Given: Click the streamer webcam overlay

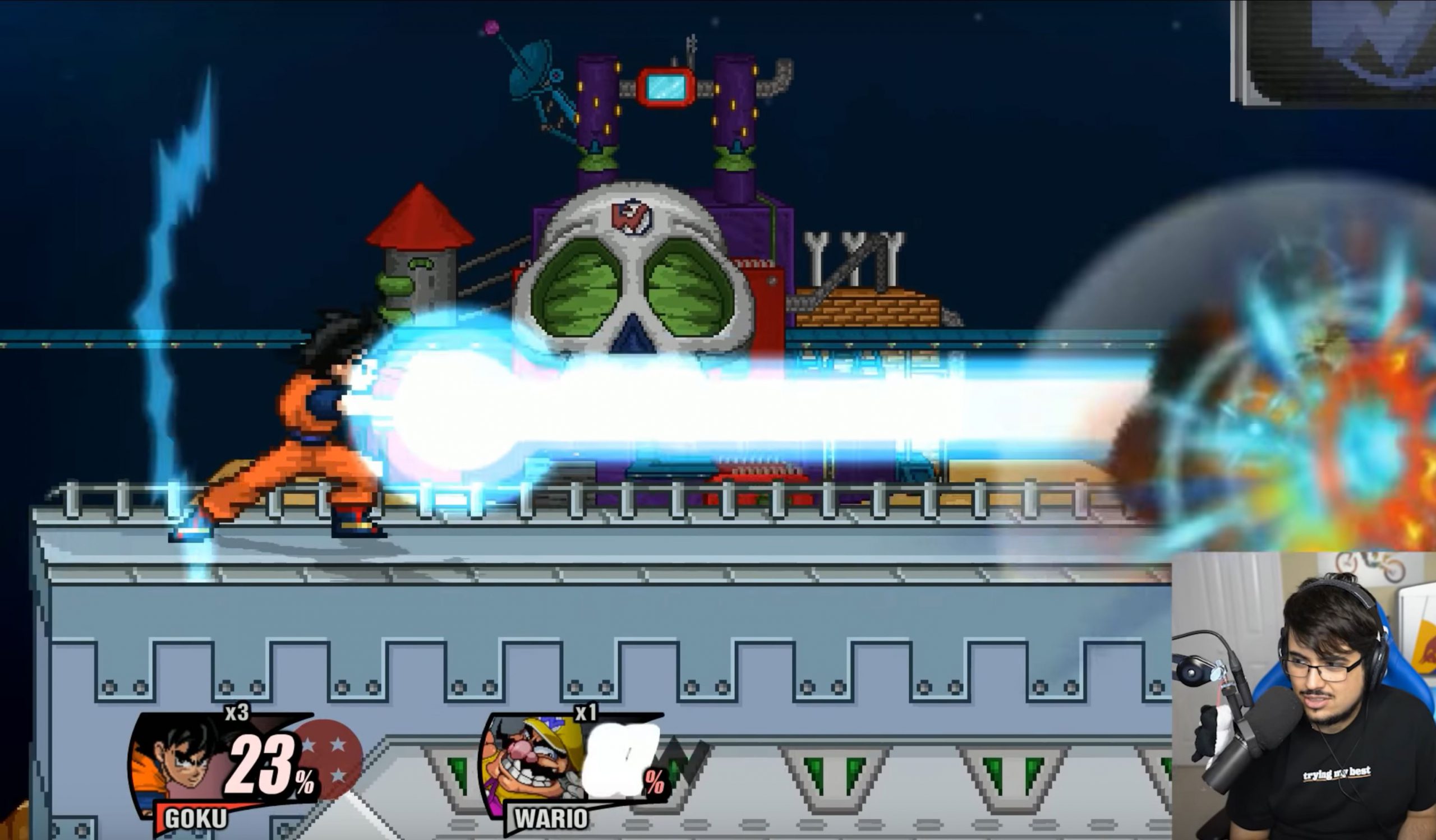Looking at the screenshot, I should tap(1304, 696).
